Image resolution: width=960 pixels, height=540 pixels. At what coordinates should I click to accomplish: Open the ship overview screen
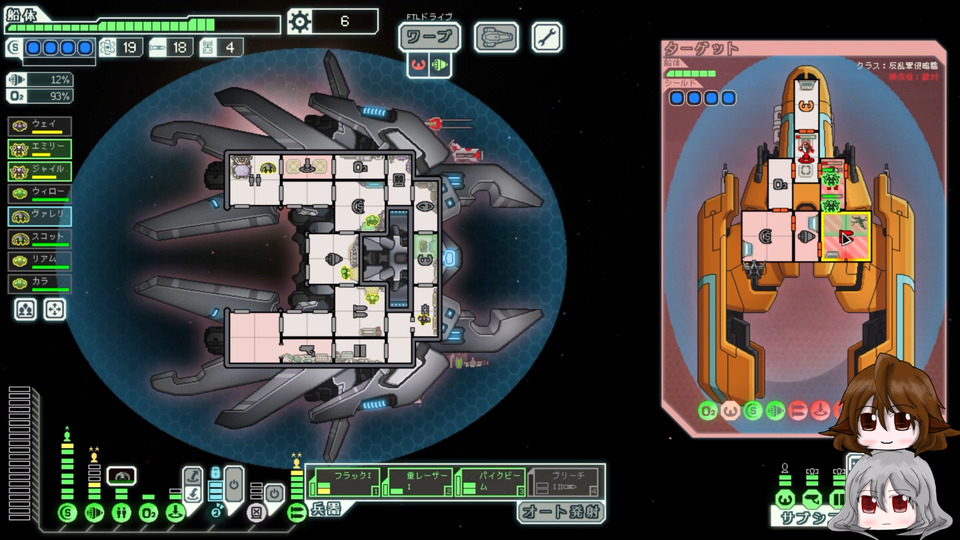coord(496,38)
